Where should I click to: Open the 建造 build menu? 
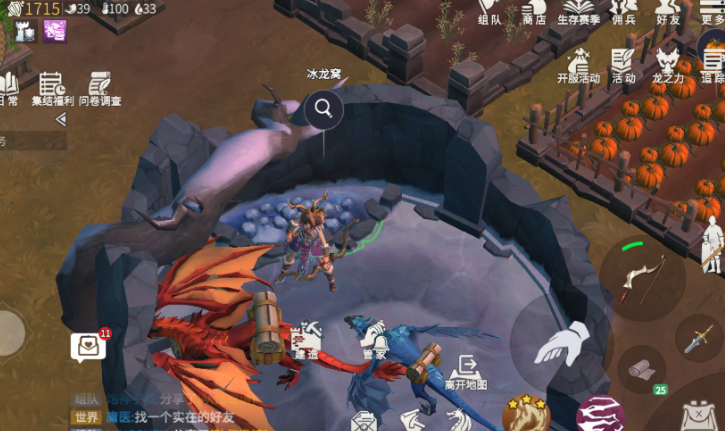point(307,338)
